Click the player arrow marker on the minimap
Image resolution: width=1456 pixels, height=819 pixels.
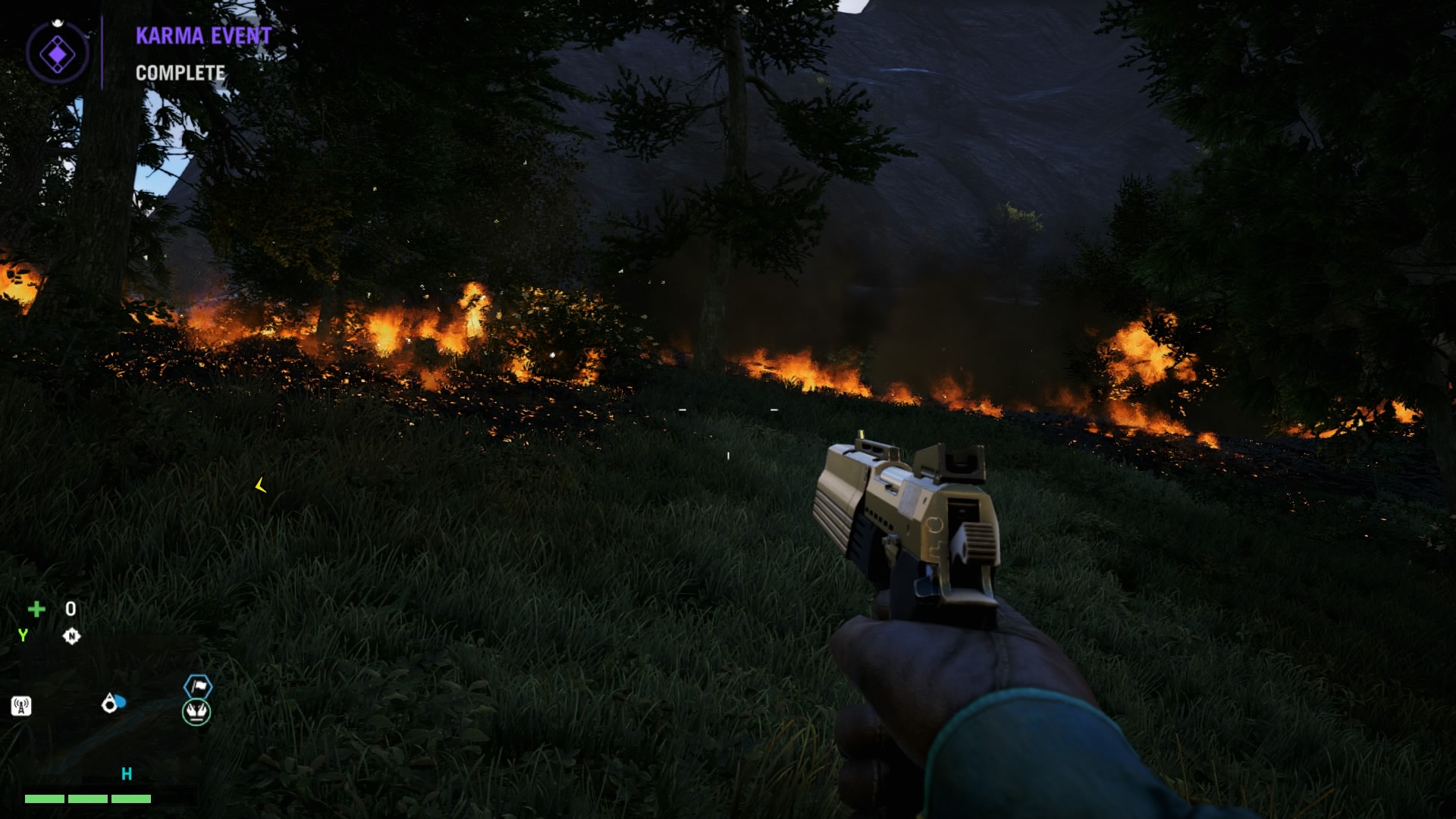pyautogui.click(x=111, y=704)
